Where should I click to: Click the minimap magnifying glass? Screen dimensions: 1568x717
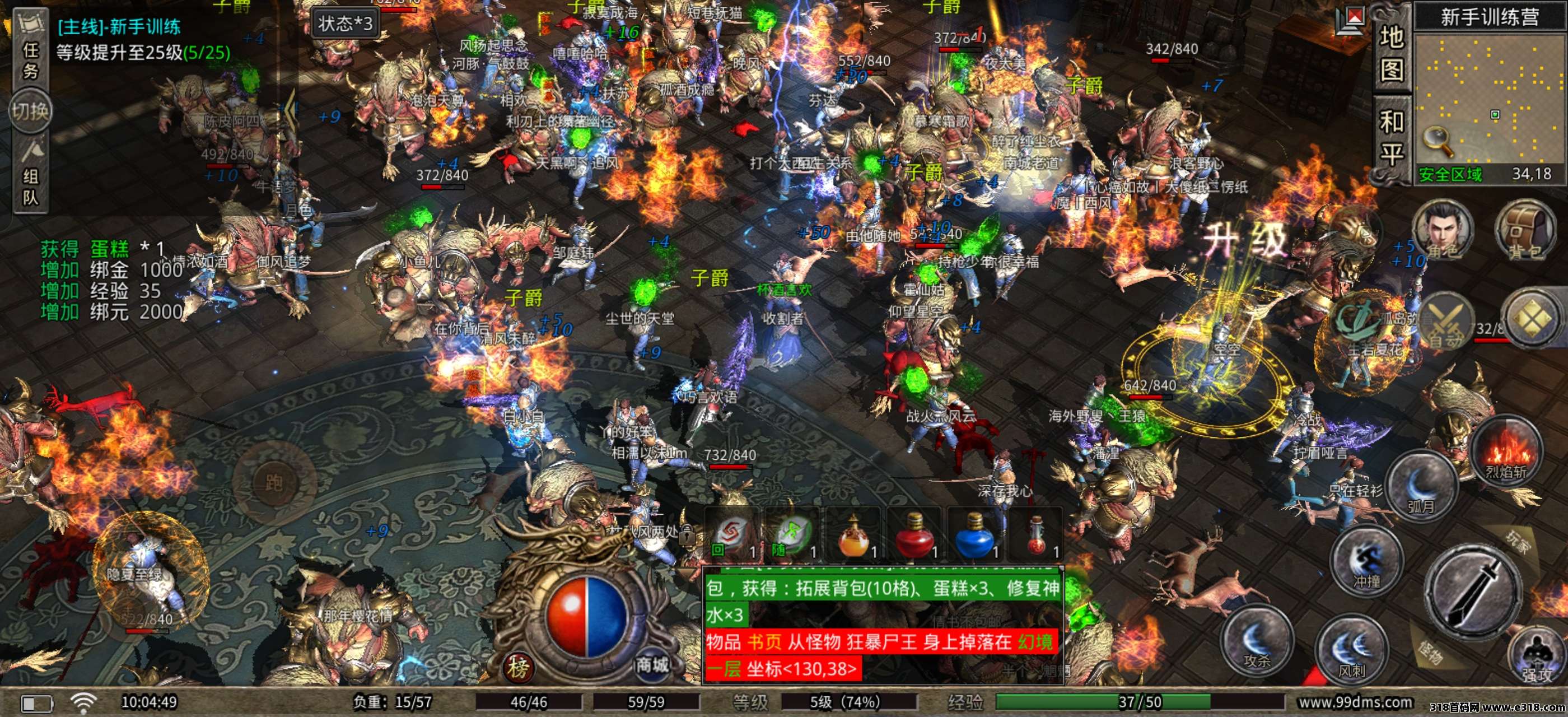pyautogui.click(x=1438, y=141)
